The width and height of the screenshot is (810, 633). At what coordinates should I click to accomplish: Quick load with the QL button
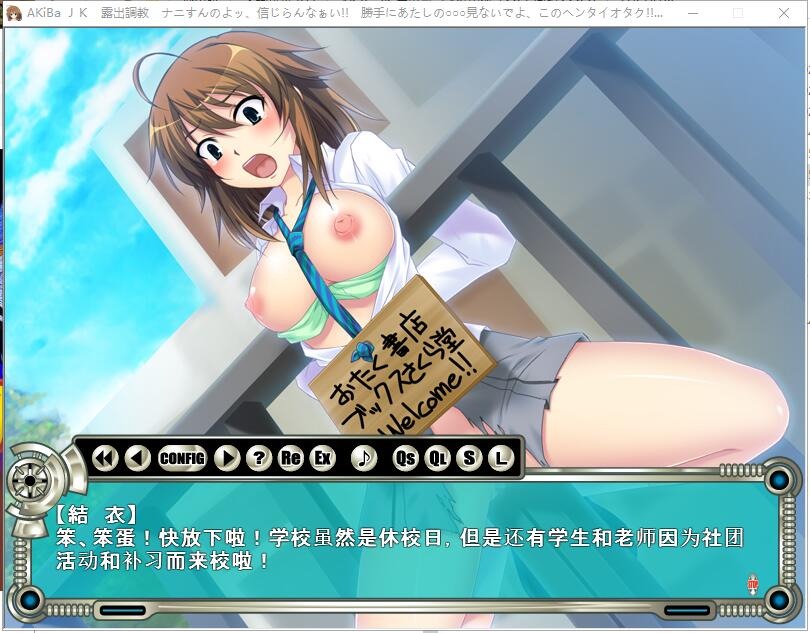437,458
